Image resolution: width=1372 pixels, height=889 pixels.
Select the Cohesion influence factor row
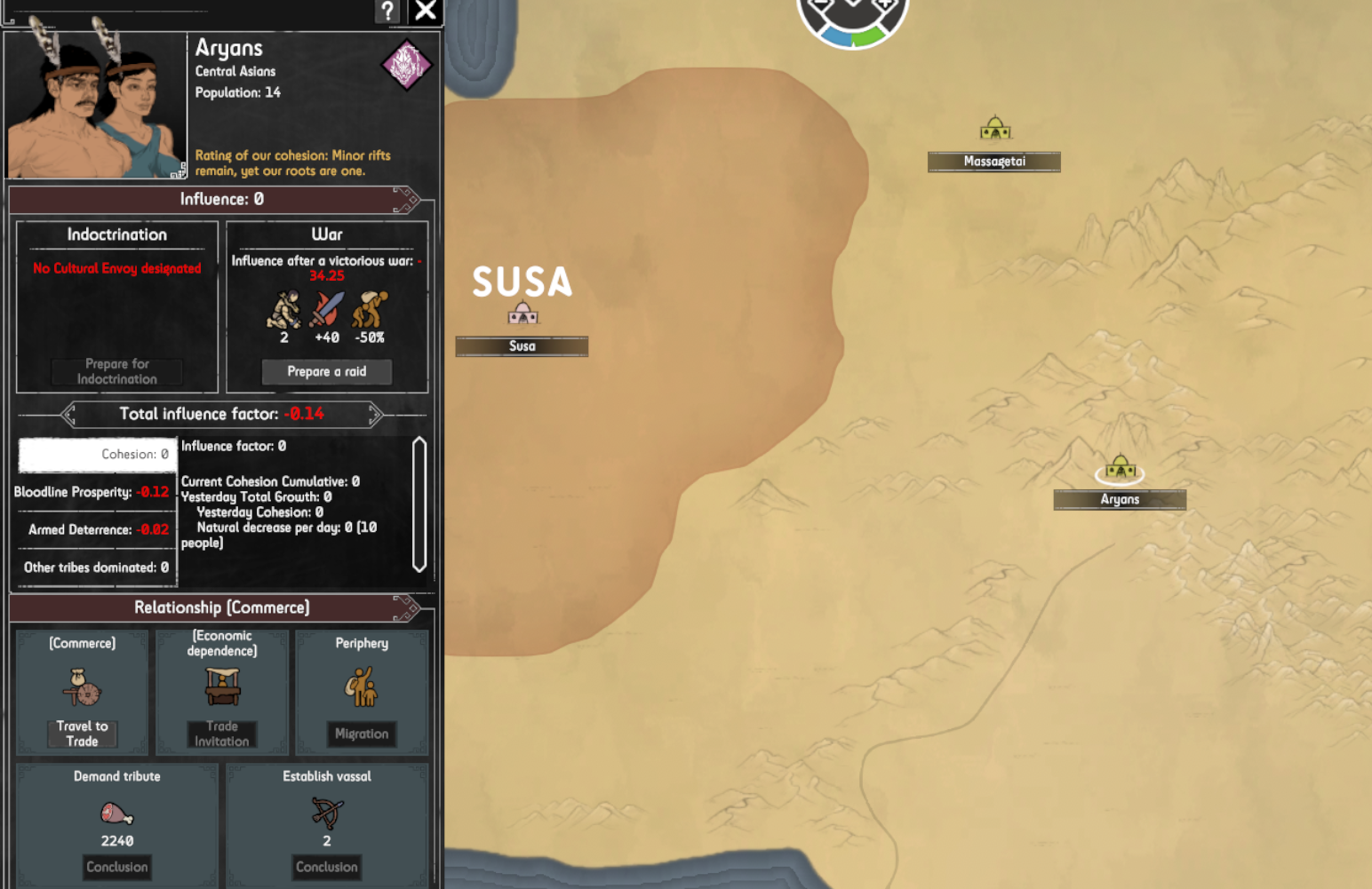pos(98,454)
